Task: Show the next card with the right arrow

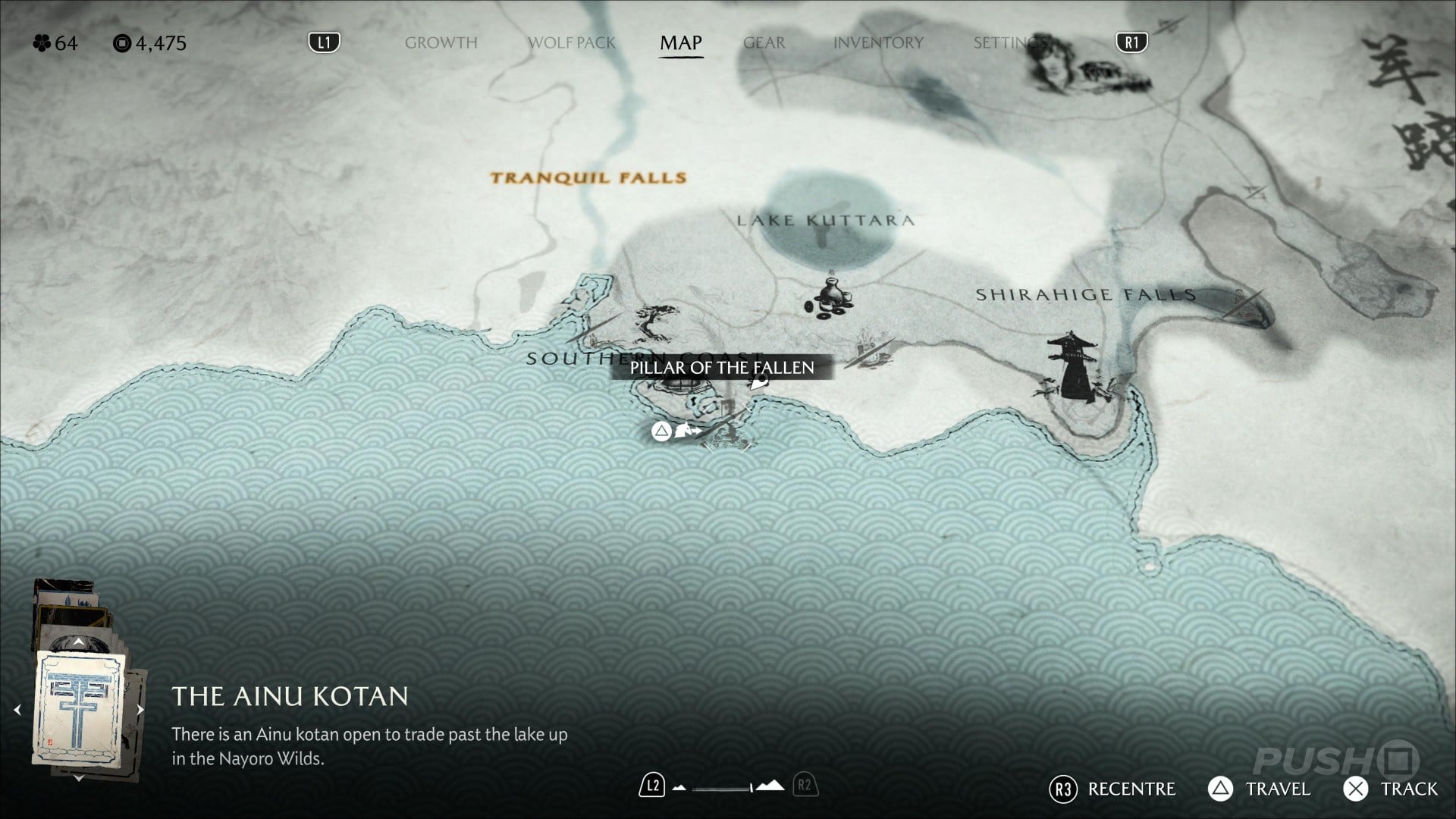Action: tap(140, 710)
